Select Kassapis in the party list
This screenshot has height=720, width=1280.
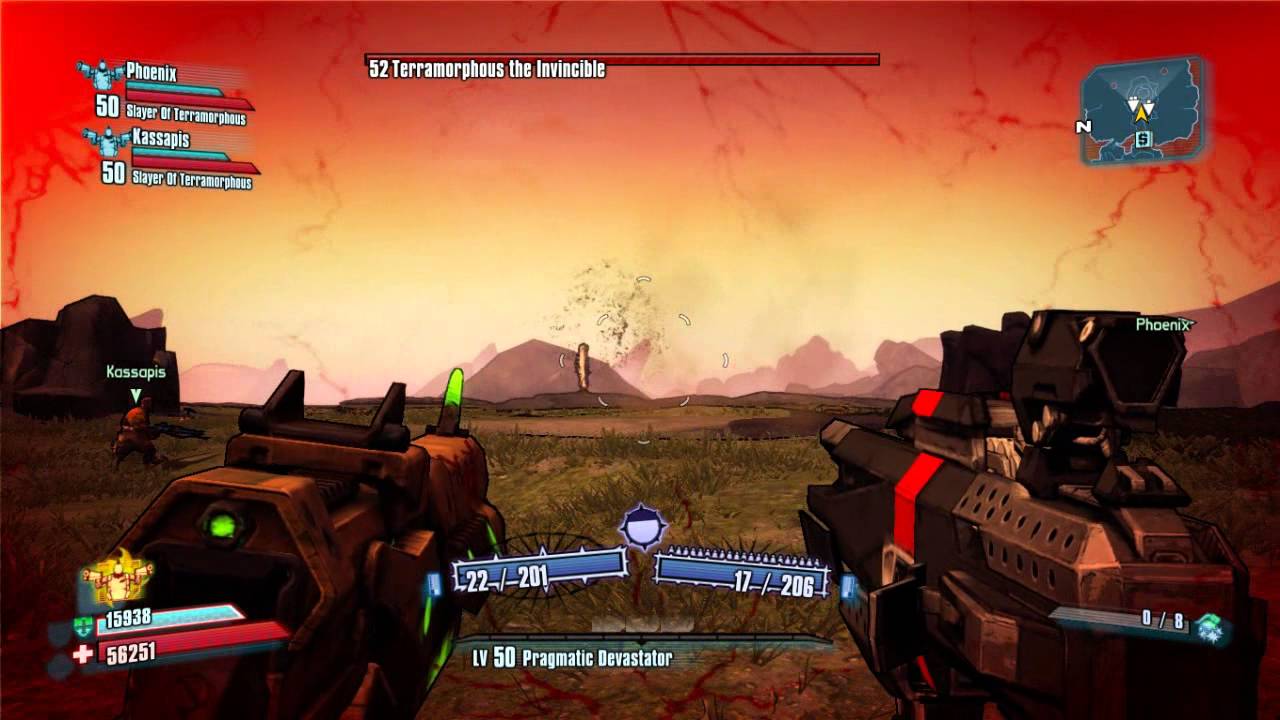[x=160, y=139]
